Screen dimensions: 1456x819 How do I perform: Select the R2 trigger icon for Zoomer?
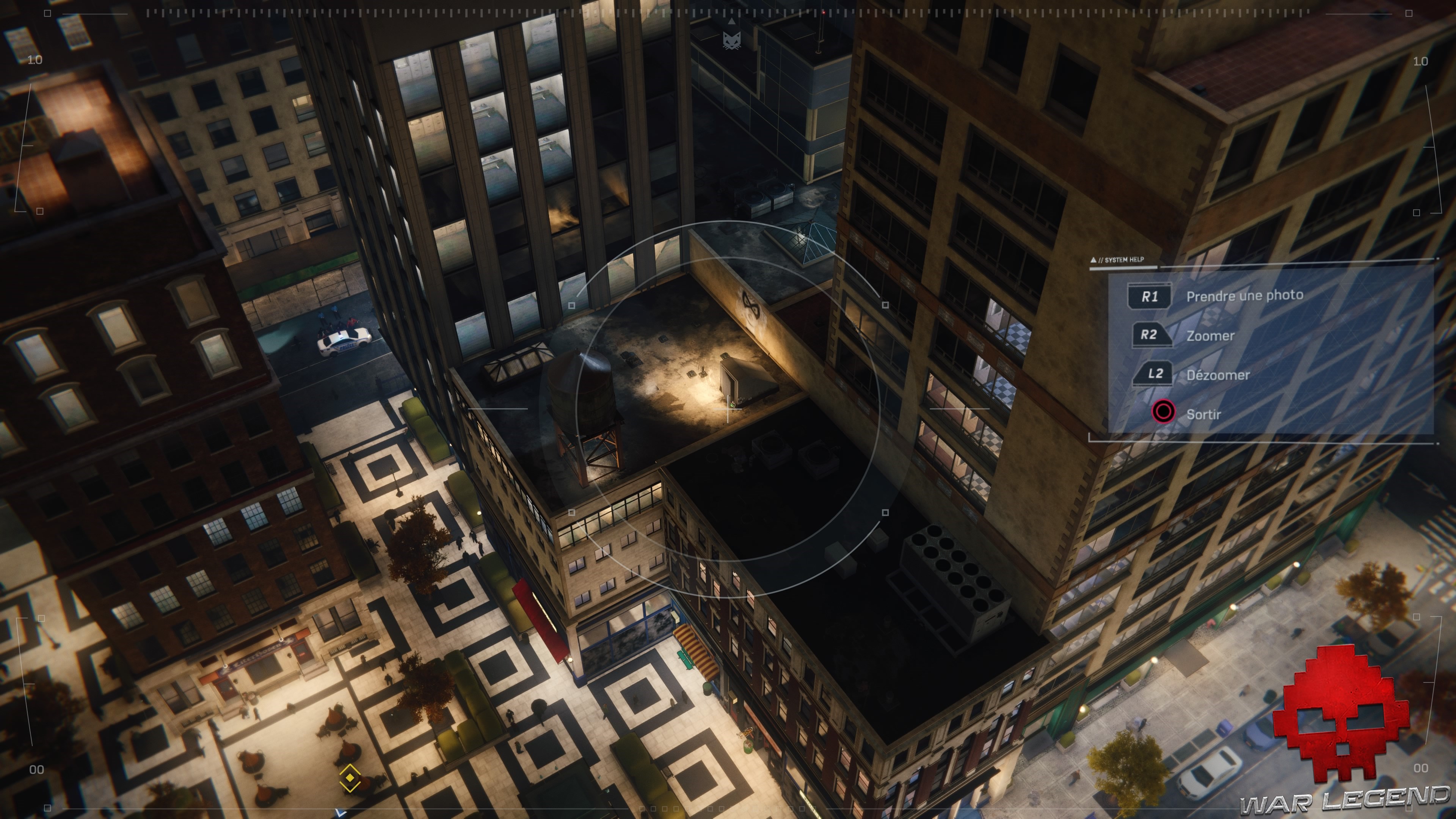pos(1153,334)
